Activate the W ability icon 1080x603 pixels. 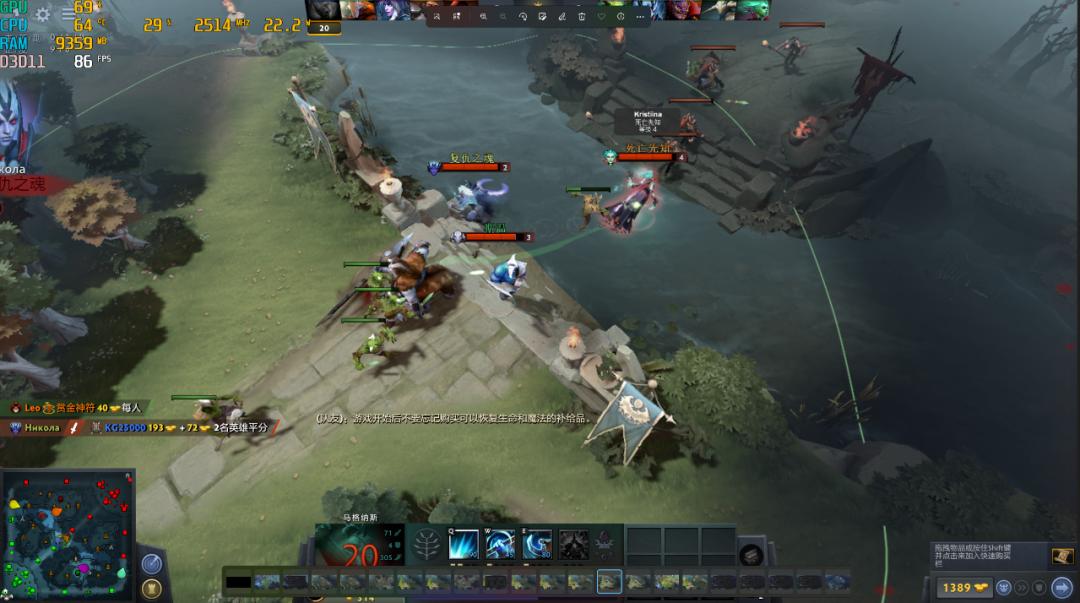click(500, 545)
